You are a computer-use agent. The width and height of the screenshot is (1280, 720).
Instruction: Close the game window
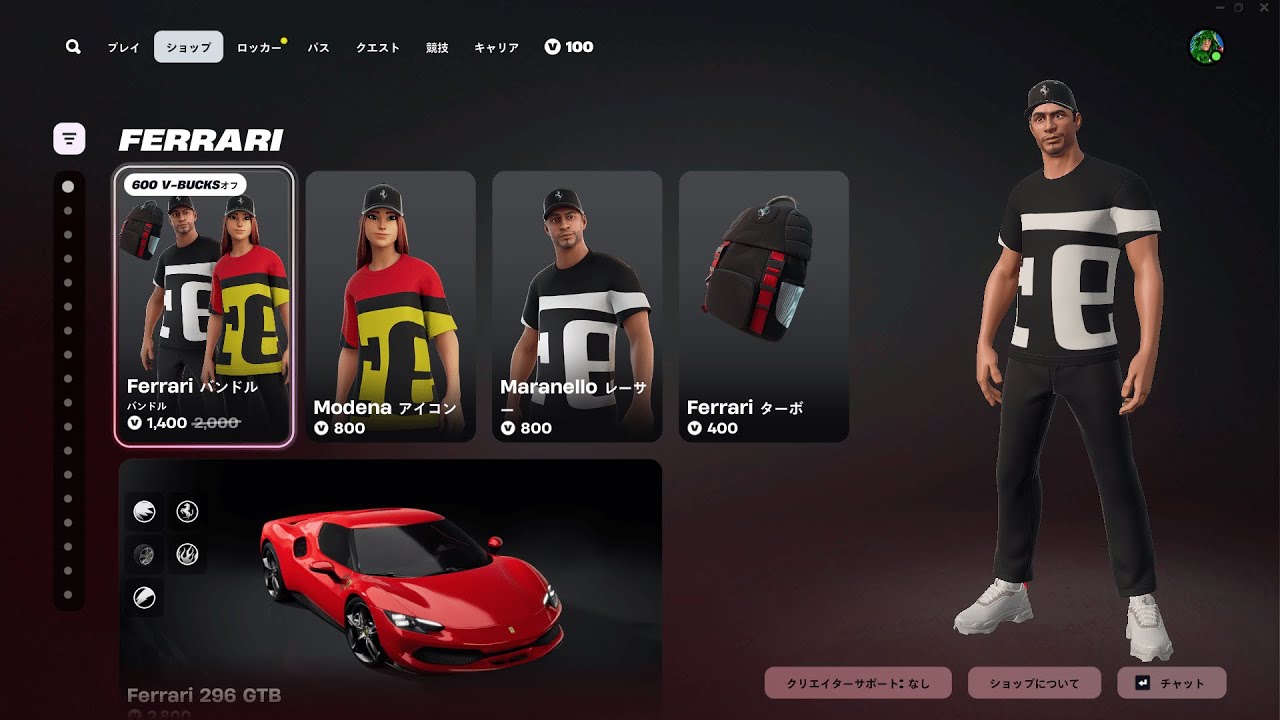click(1262, 8)
